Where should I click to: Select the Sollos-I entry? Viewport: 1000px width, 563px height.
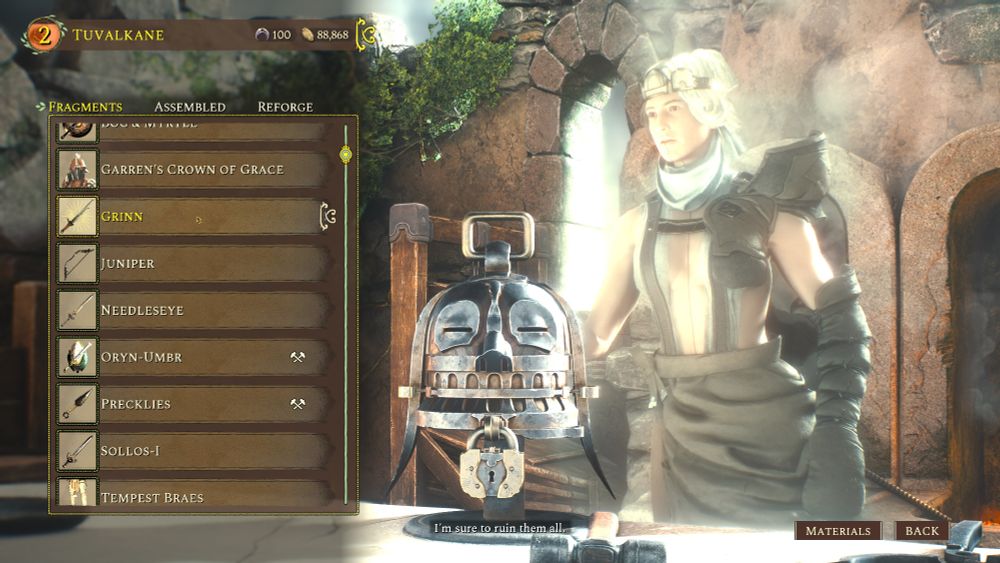pyautogui.click(x=191, y=451)
